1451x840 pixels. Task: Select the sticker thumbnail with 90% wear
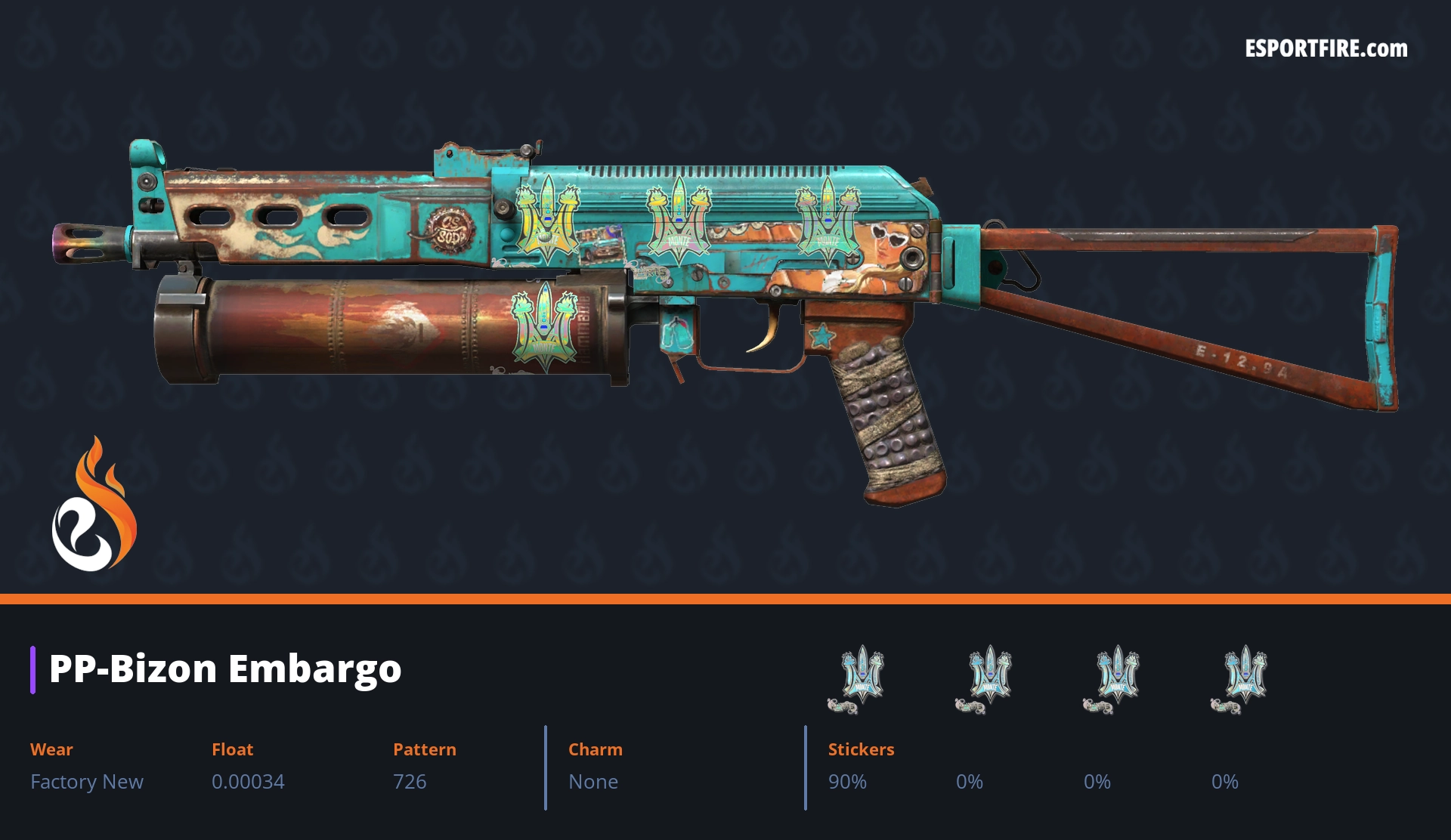(857, 678)
